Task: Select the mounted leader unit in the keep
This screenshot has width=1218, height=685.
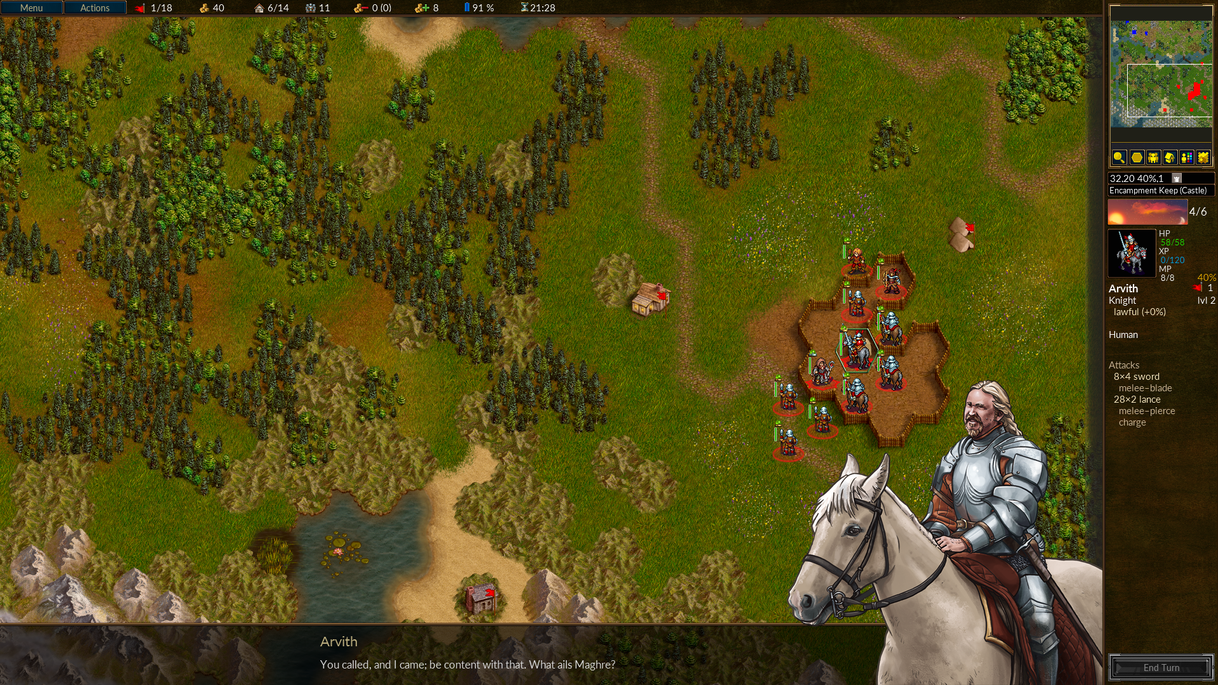Action: pos(856,350)
